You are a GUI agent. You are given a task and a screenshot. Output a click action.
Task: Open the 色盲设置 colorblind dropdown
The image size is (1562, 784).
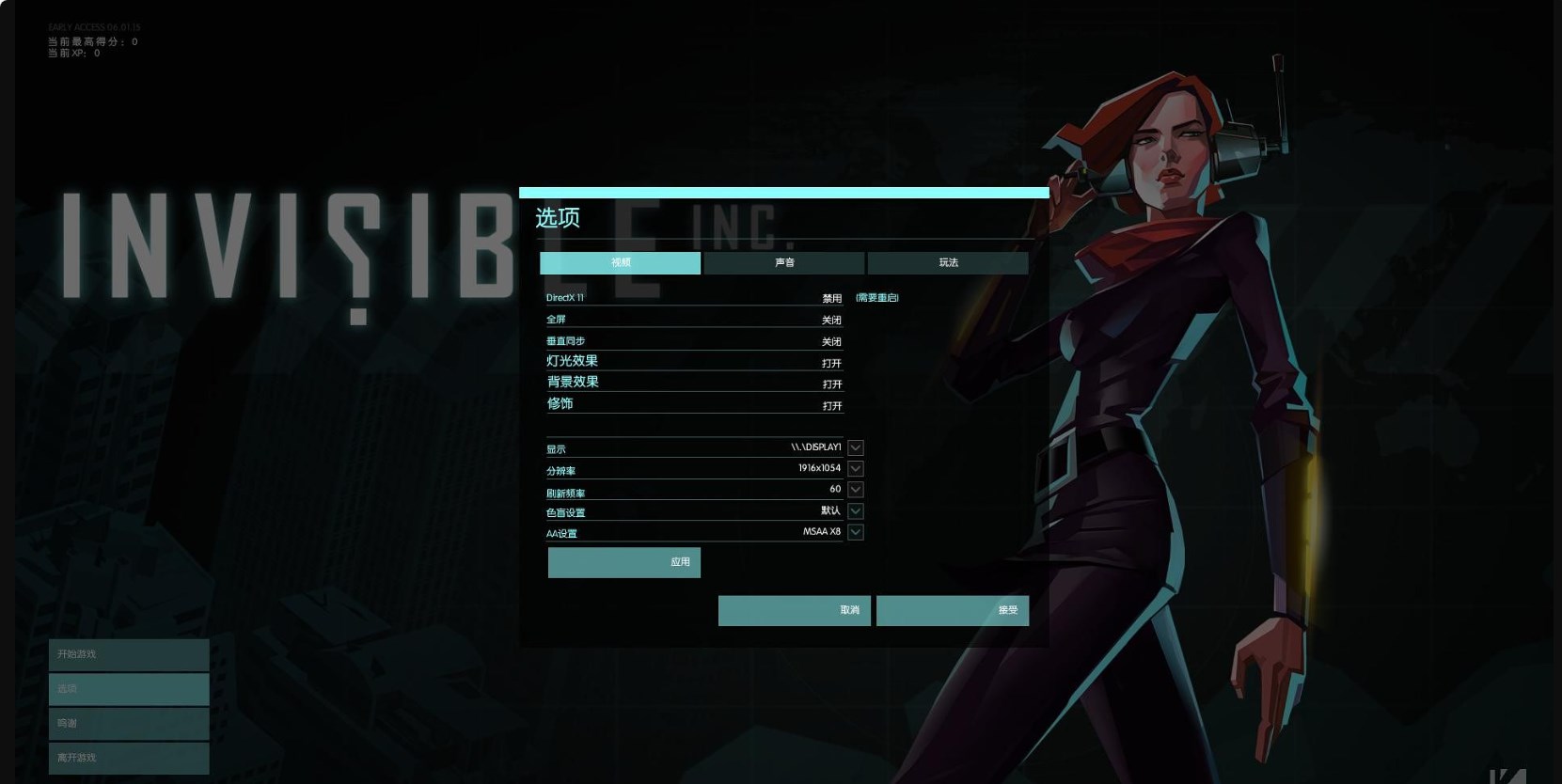pos(855,511)
